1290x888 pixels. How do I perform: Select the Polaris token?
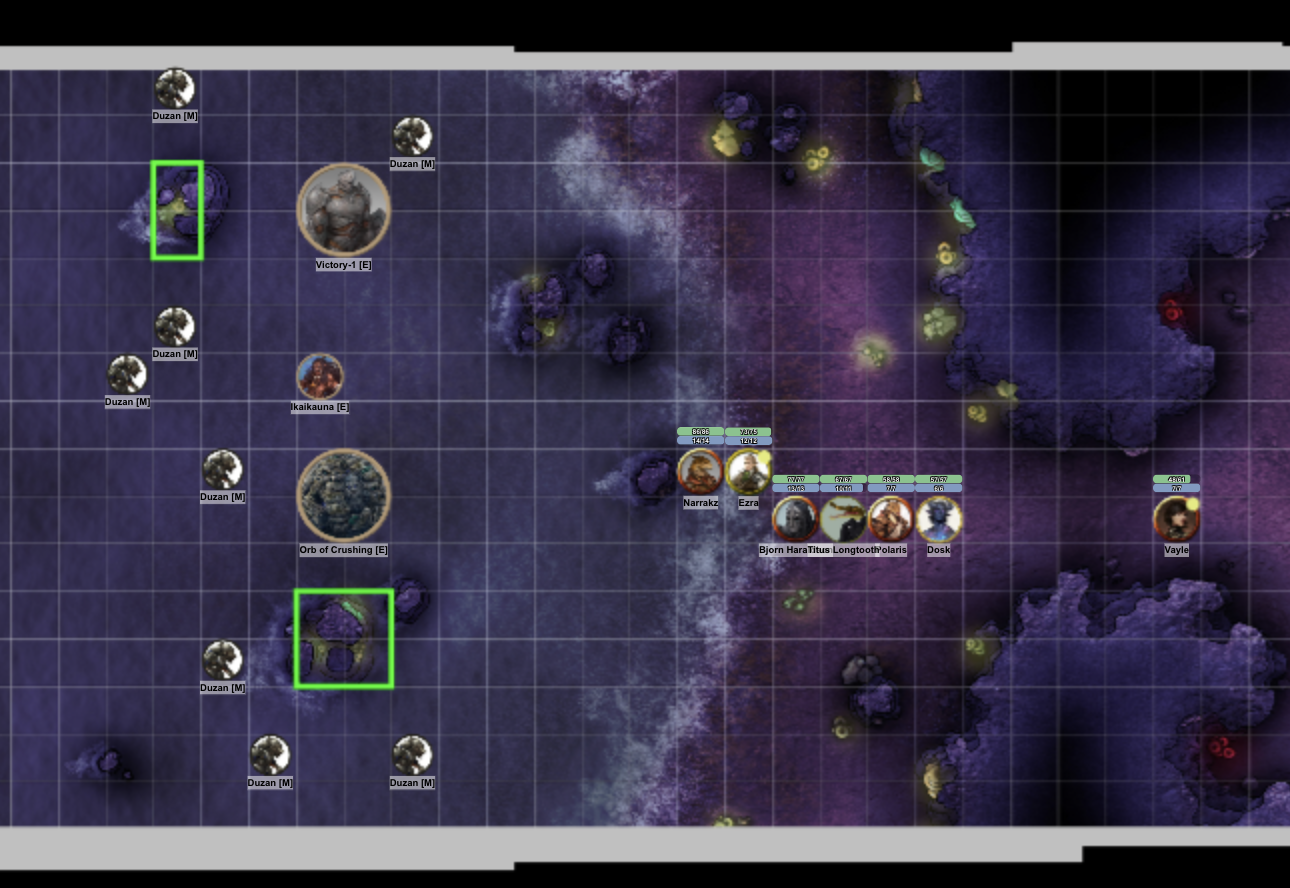[890, 519]
